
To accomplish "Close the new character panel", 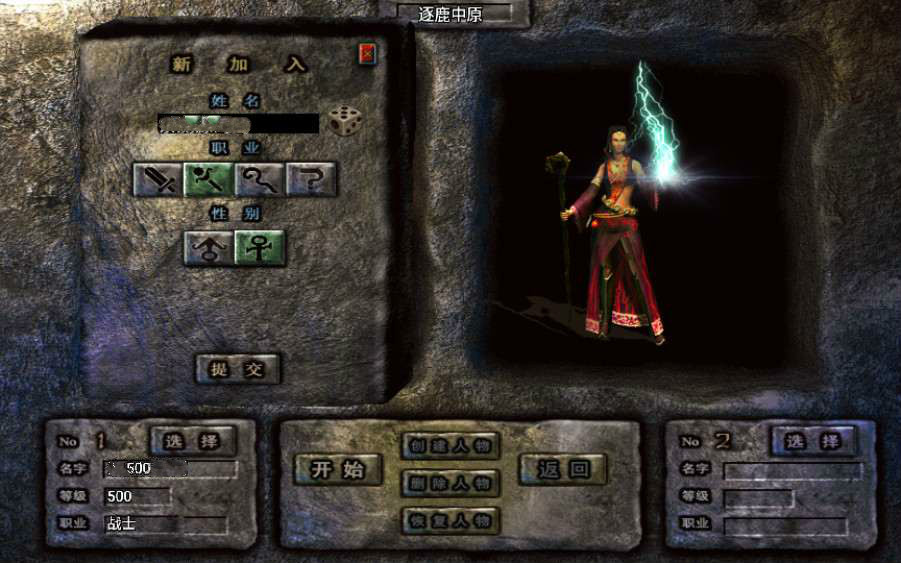I will coord(368,54).
